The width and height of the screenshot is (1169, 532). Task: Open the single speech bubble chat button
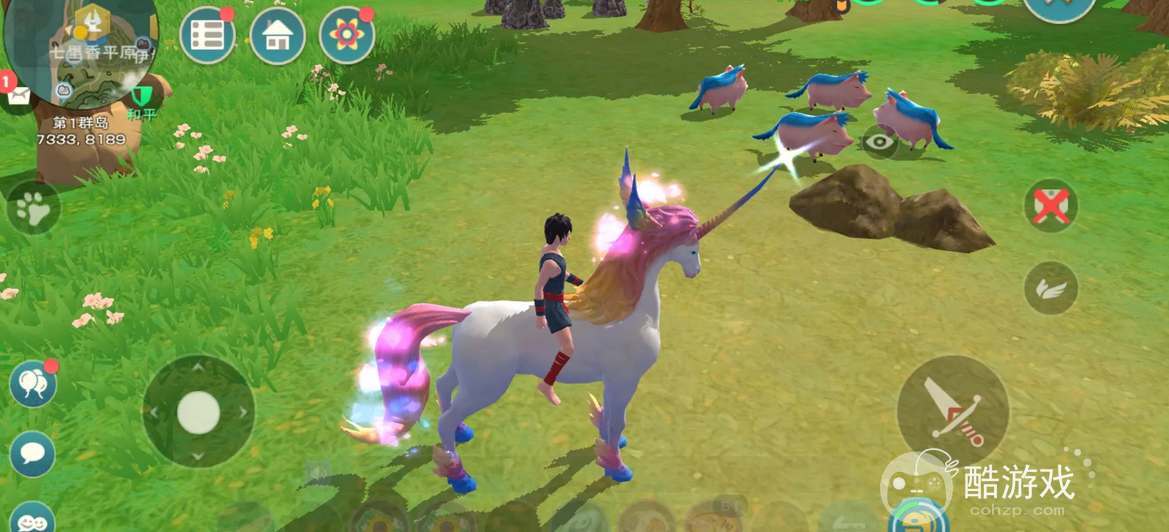(32, 454)
